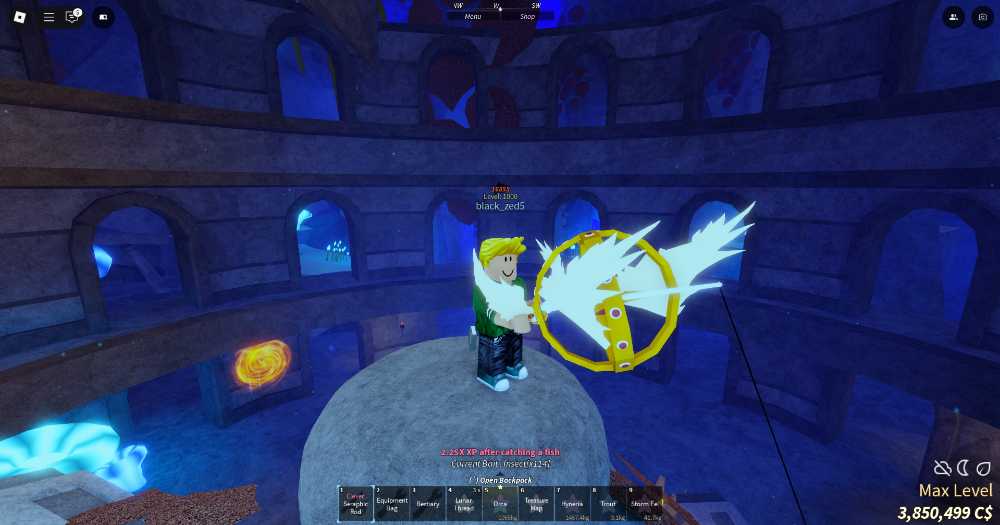Image resolution: width=1000 pixels, height=525 pixels.
Task: Show the player list icon
Action: click(953, 17)
